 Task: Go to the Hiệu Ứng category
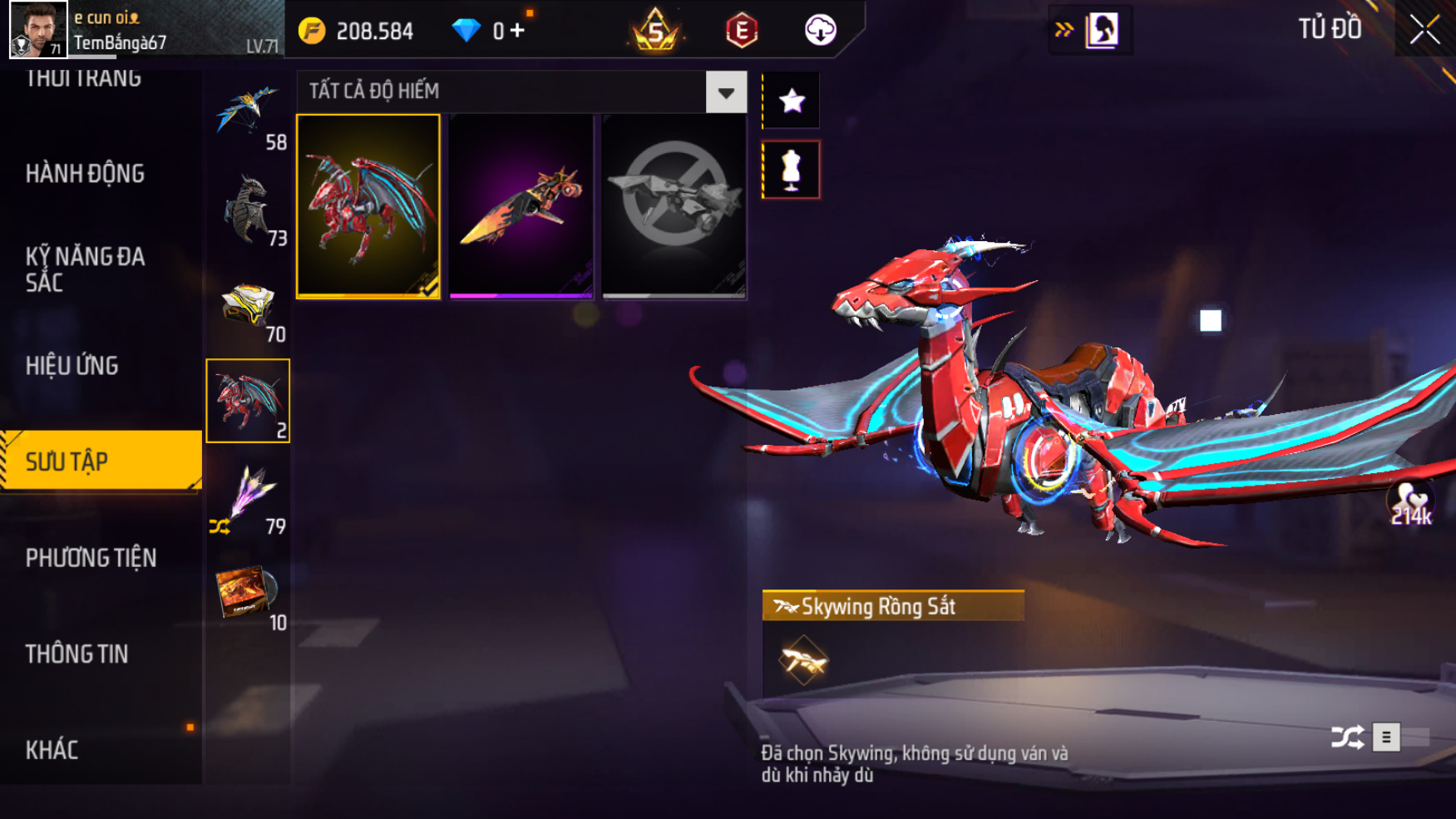[72, 366]
